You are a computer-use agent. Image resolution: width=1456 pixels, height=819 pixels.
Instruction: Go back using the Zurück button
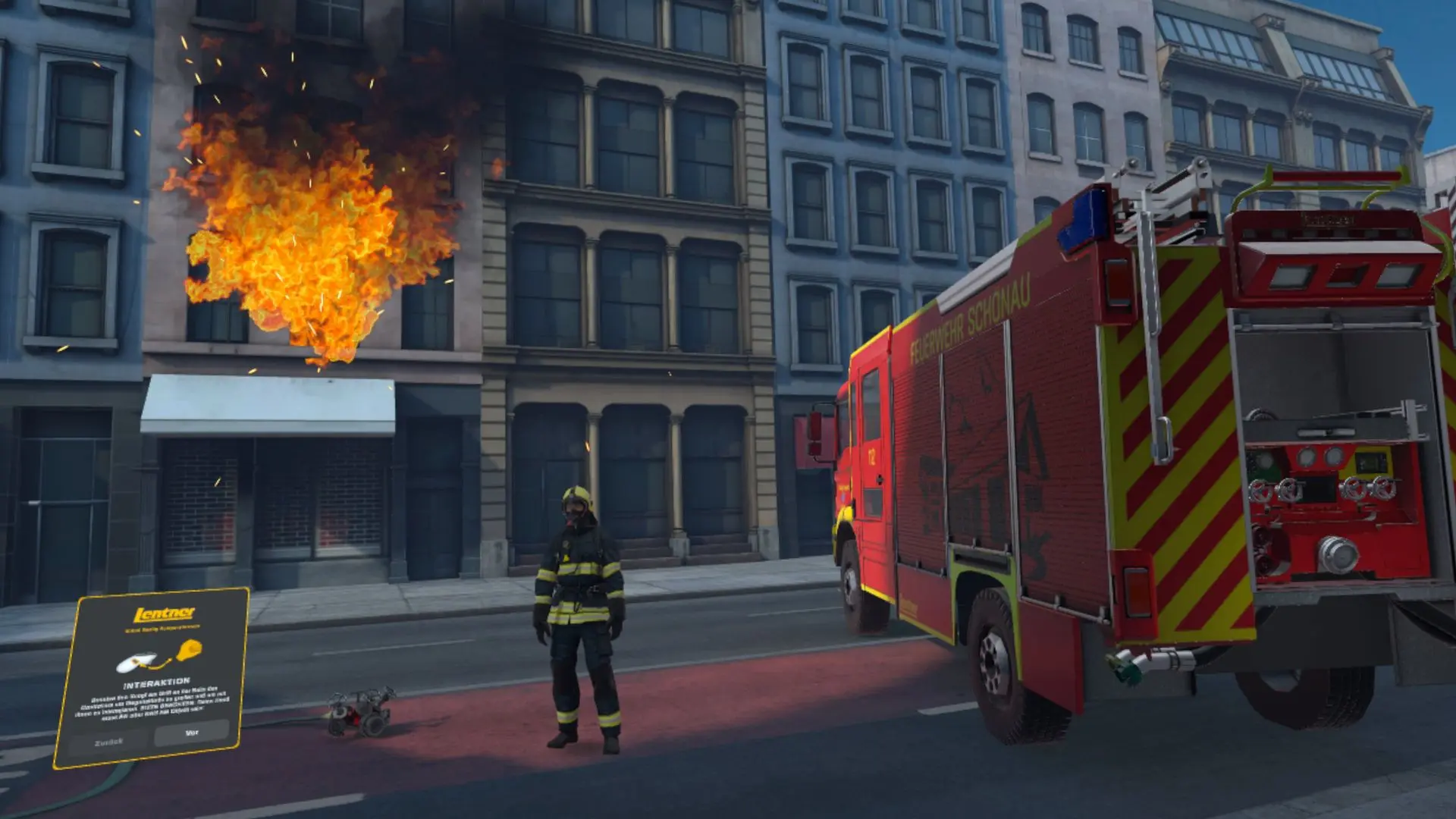click(x=108, y=742)
